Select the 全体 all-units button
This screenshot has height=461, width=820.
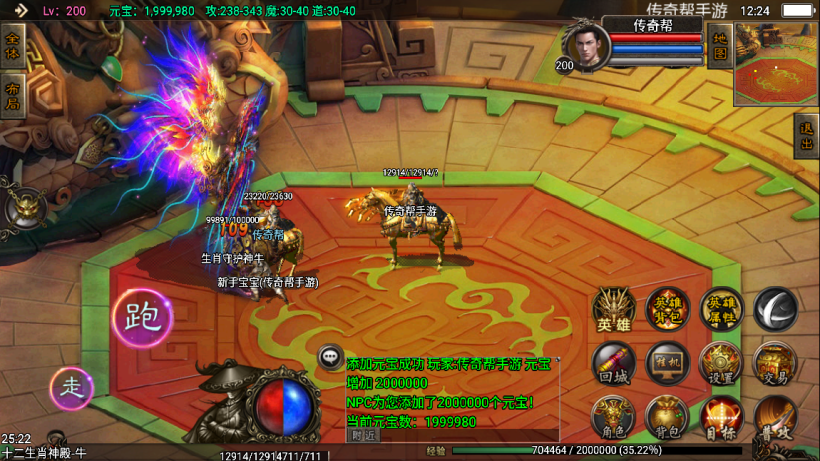(x=13, y=47)
